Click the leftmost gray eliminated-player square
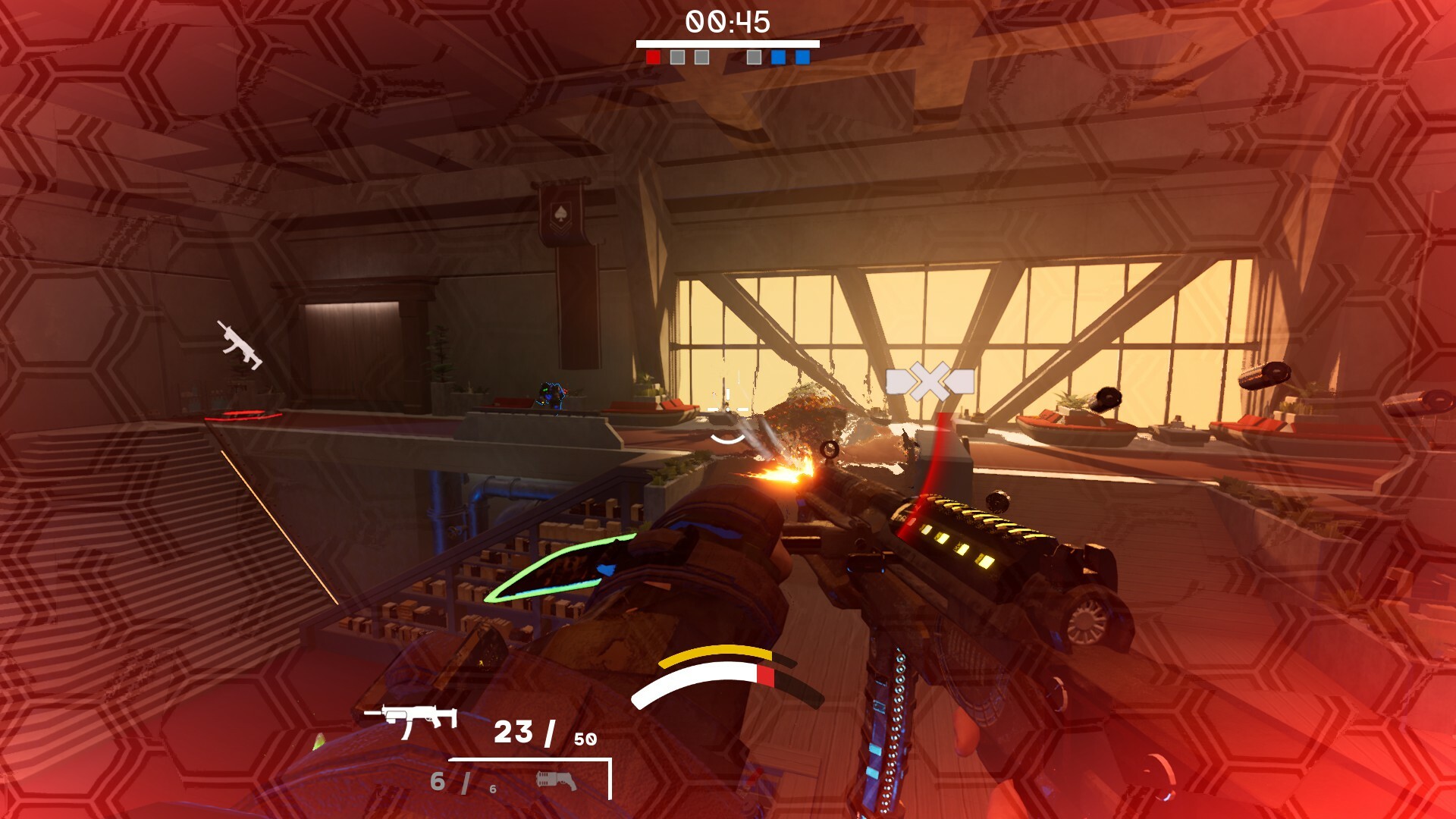Viewport: 1456px width, 819px height. pos(677,55)
